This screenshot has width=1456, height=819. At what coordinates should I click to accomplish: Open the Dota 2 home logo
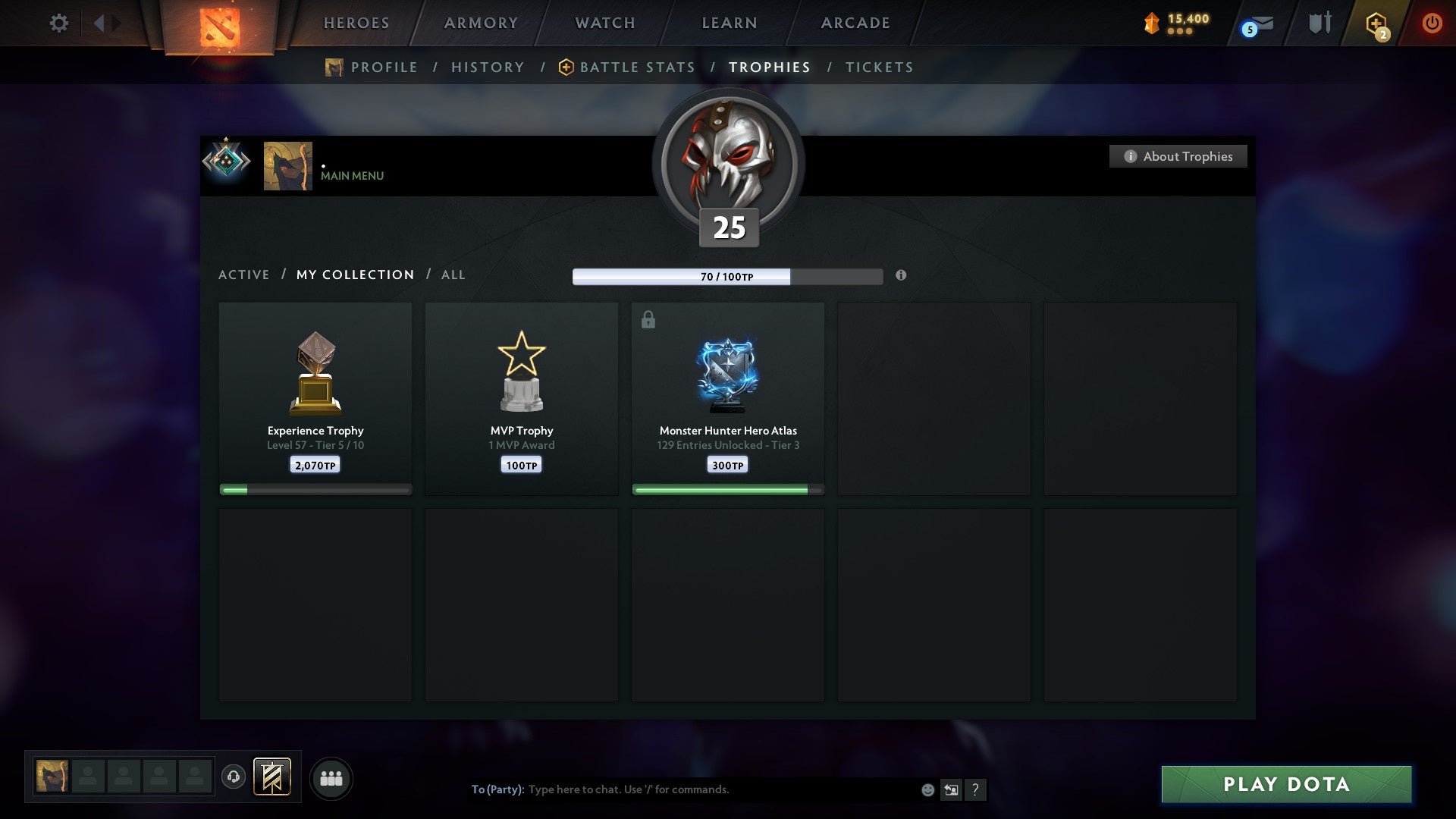[x=220, y=23]
